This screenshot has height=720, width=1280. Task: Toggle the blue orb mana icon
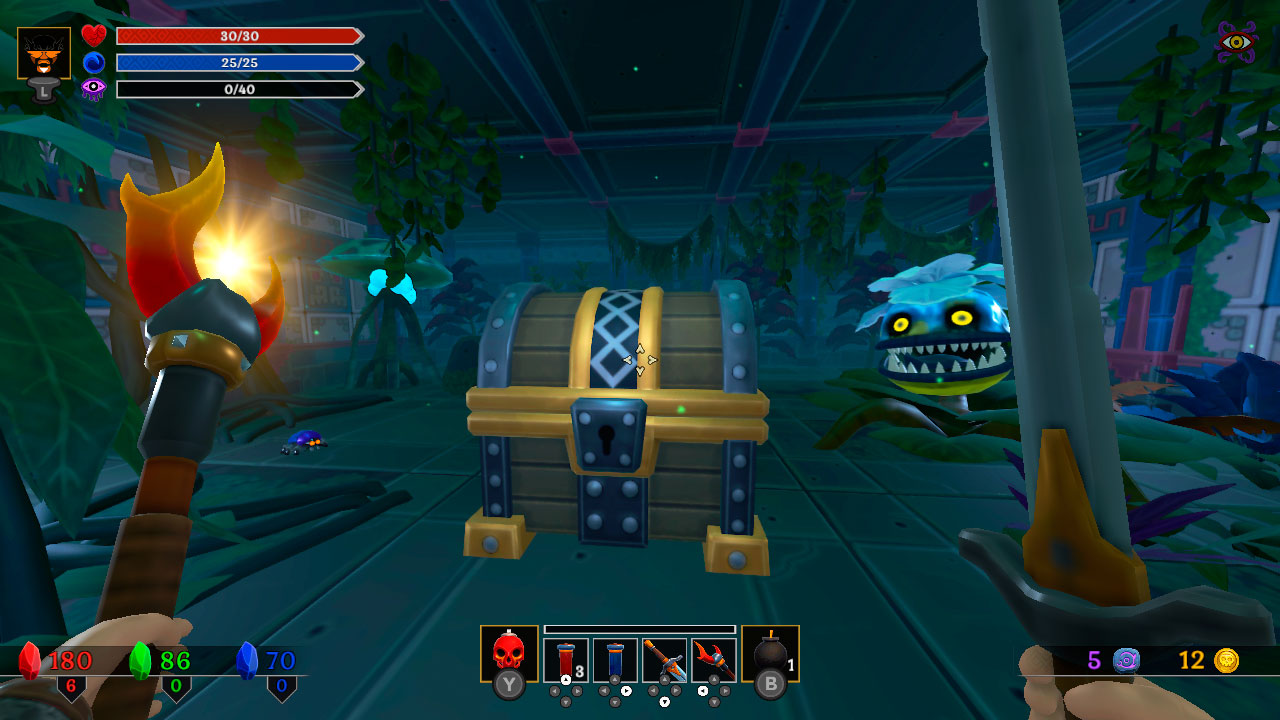pos(93,62)
